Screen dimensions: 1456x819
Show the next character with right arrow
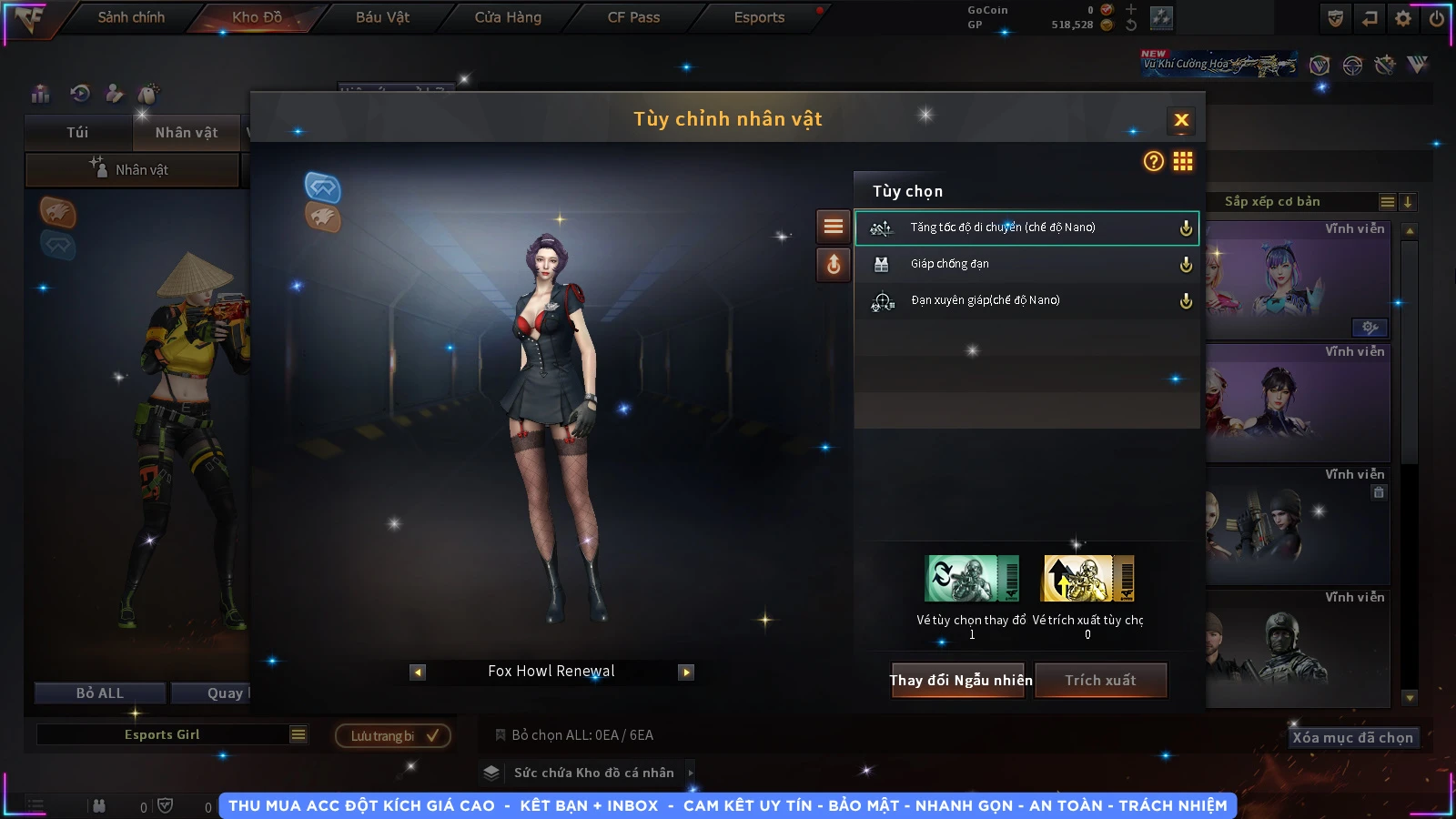[686, 672]
